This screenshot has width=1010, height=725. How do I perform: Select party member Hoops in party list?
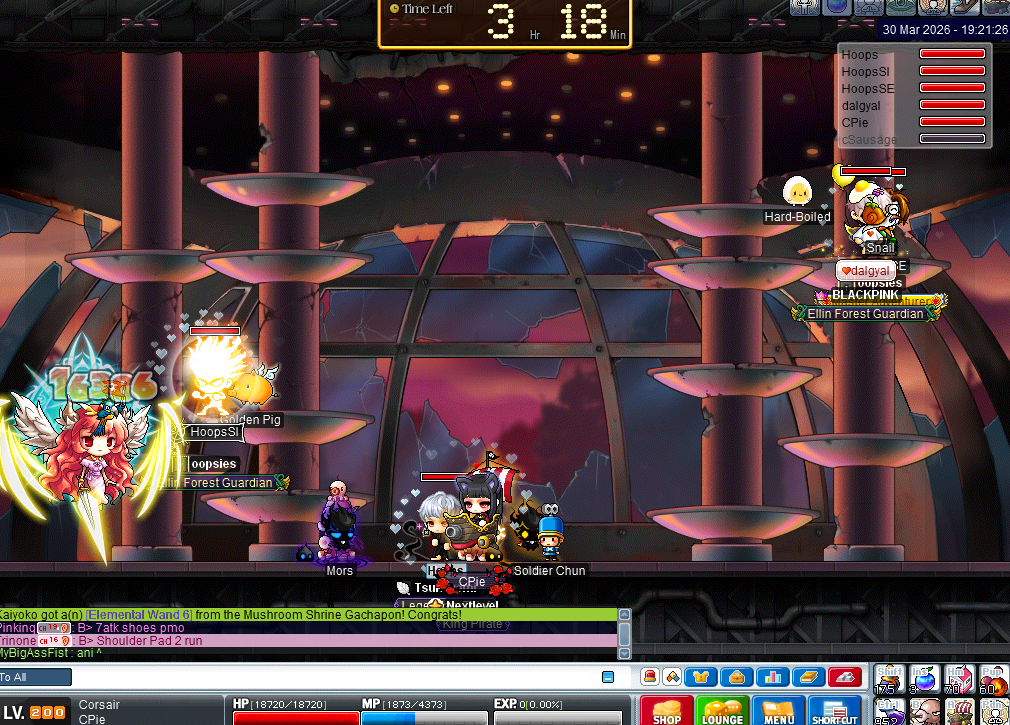(x=860, y=55)
